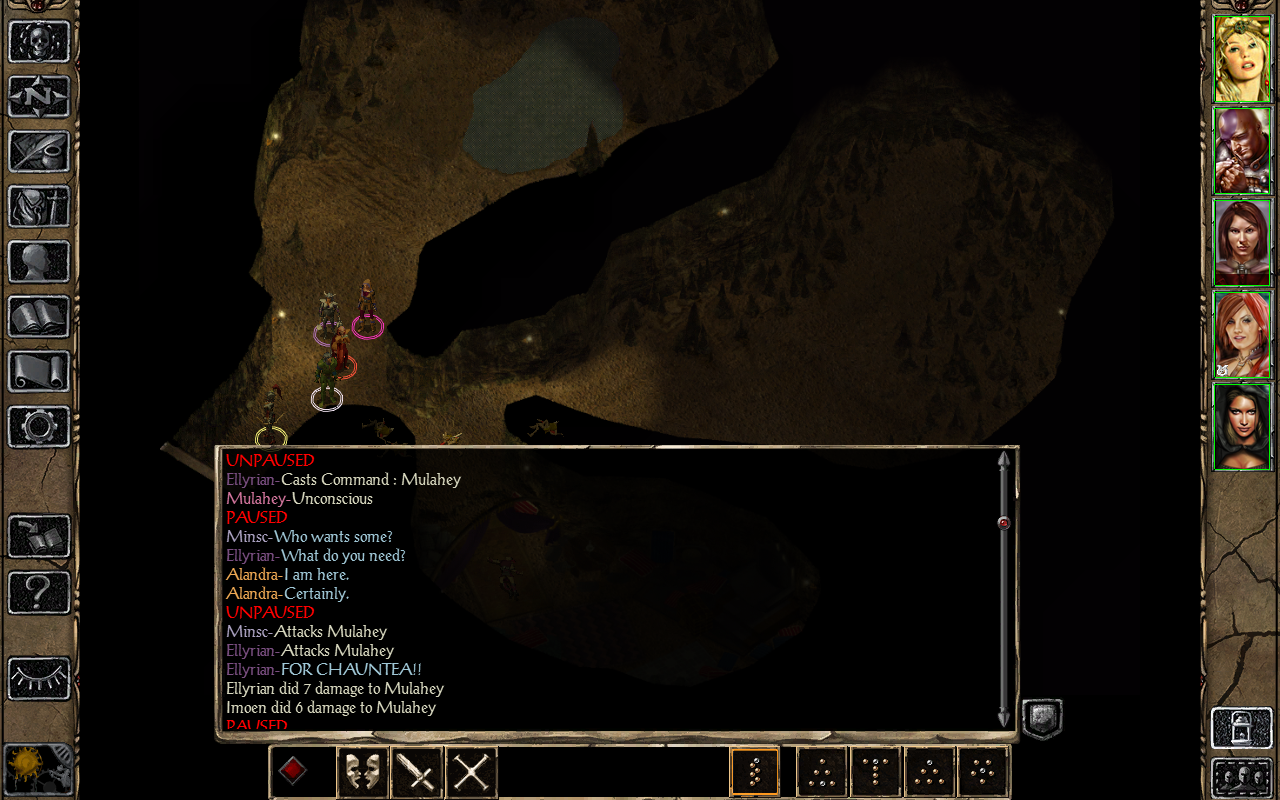This screenshot has height=800, width=1280.
Task: Open game options via the gear icon
Action: [x=39, y=427]
